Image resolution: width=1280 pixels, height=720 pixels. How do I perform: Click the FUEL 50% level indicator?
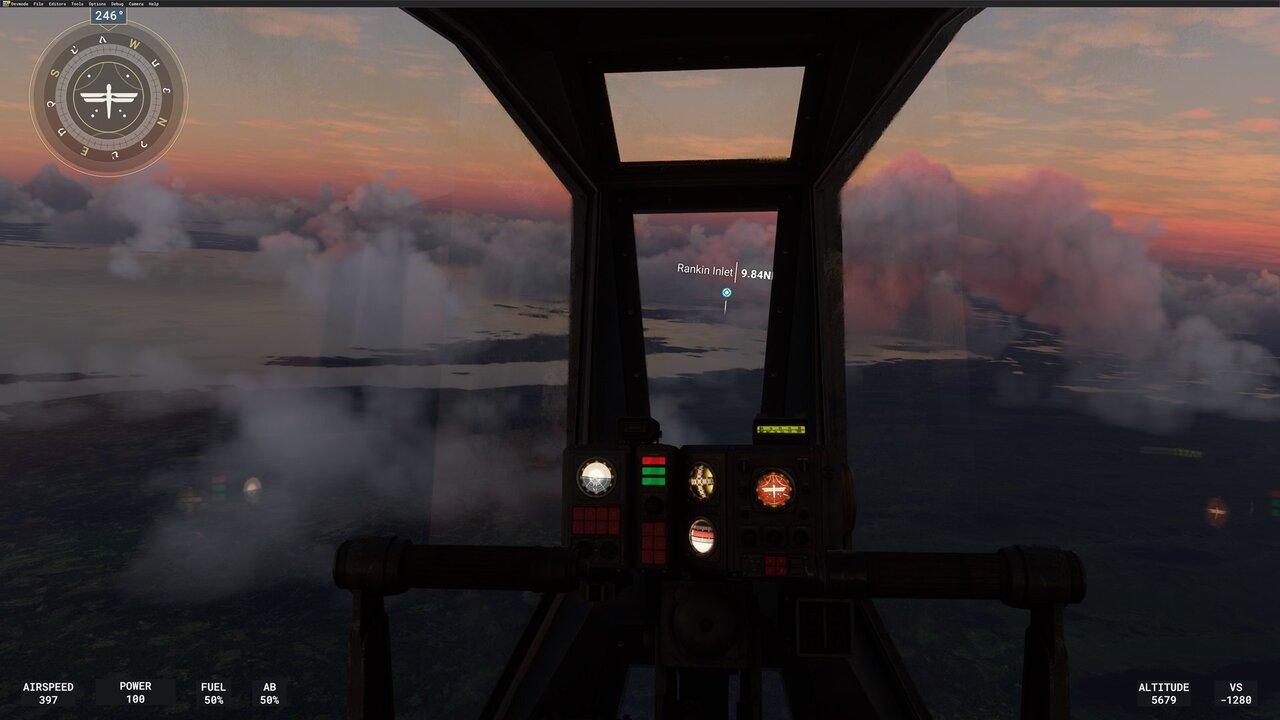coord(212,694)
